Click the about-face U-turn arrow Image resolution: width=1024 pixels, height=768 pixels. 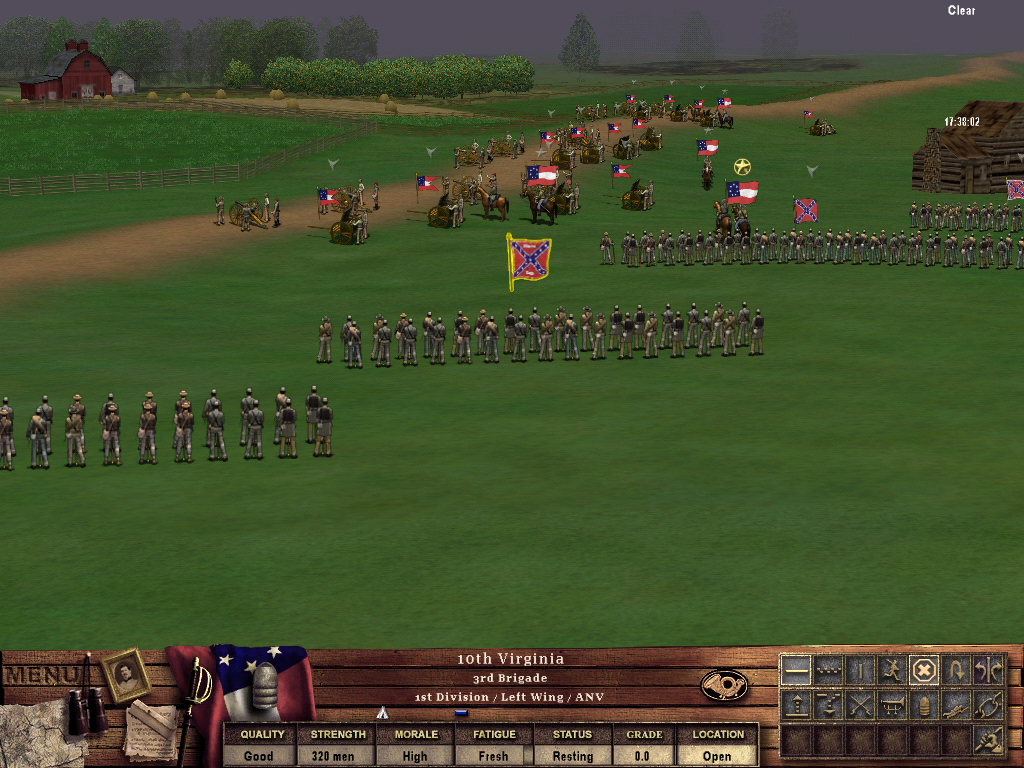pyautogui.click(x=956, y=670)
